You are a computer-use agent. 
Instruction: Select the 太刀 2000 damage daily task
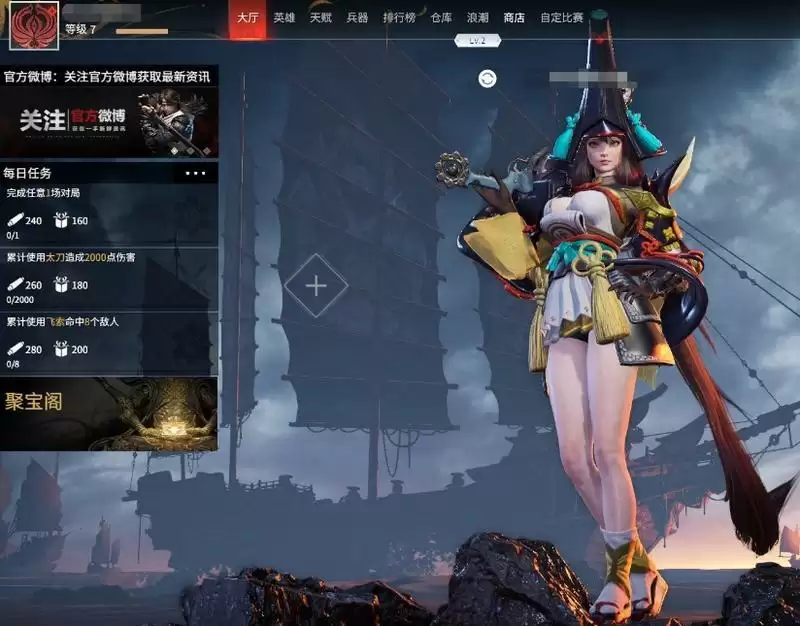click(x=109, y=279)
